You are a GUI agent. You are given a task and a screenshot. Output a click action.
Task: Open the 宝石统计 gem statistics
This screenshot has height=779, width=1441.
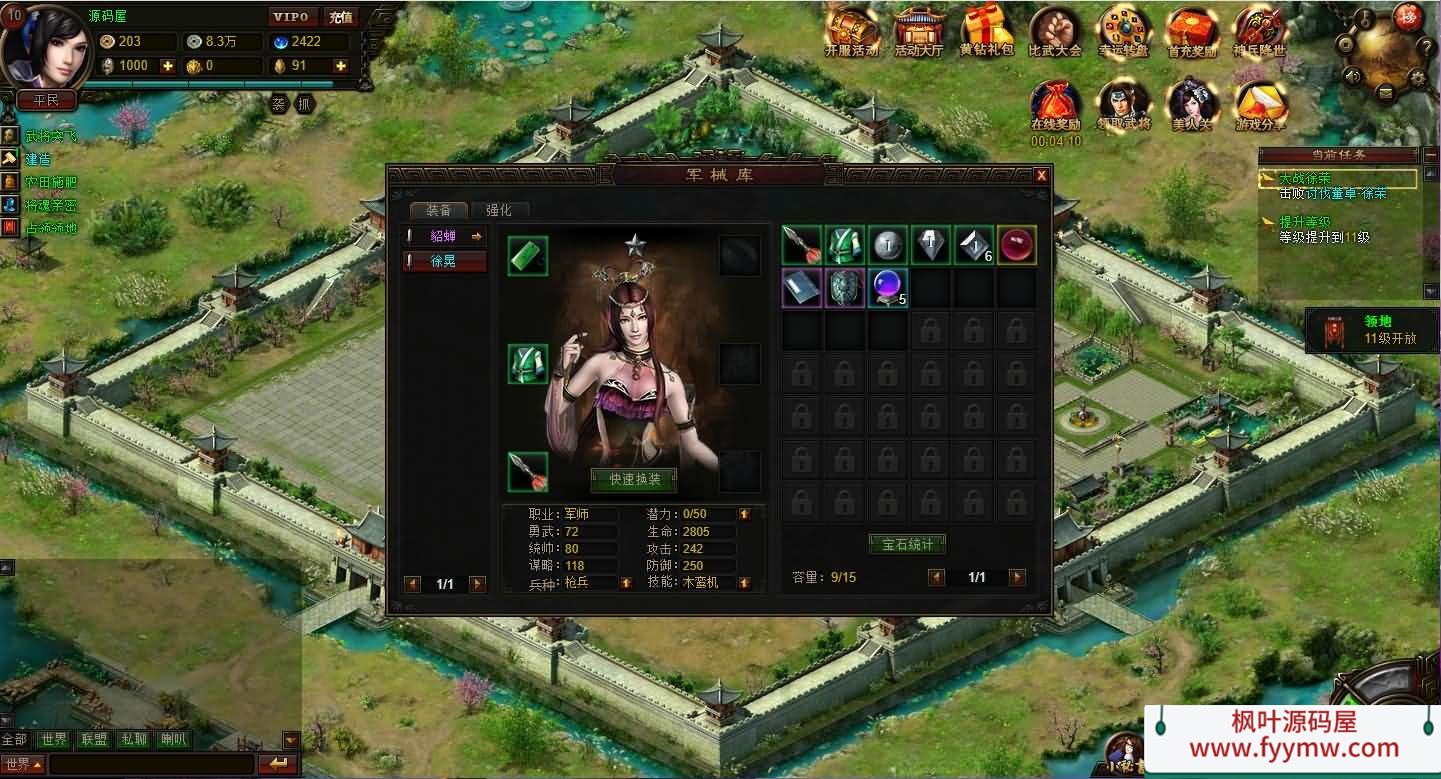click(x=907, y=544)
